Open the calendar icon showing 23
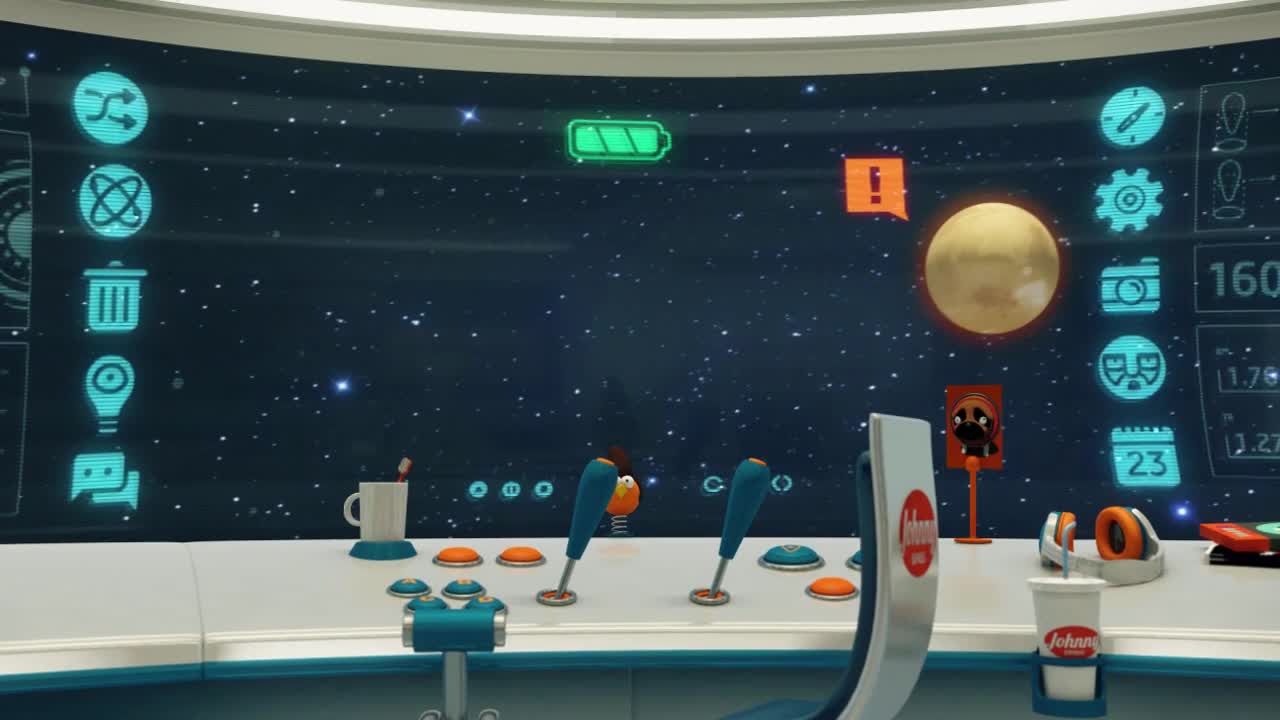 tap(1145, 458)
